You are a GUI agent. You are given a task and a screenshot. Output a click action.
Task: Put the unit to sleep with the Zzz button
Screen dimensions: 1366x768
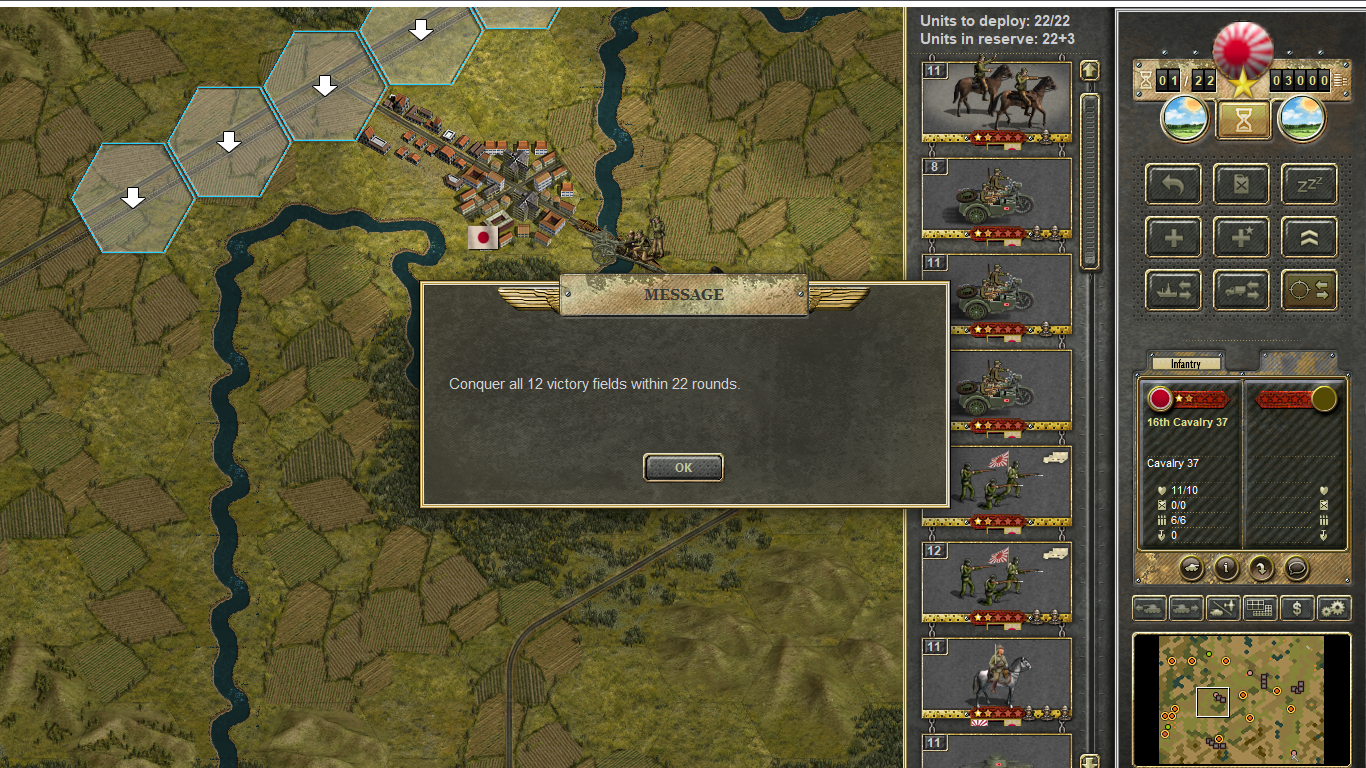point(1309,184)
